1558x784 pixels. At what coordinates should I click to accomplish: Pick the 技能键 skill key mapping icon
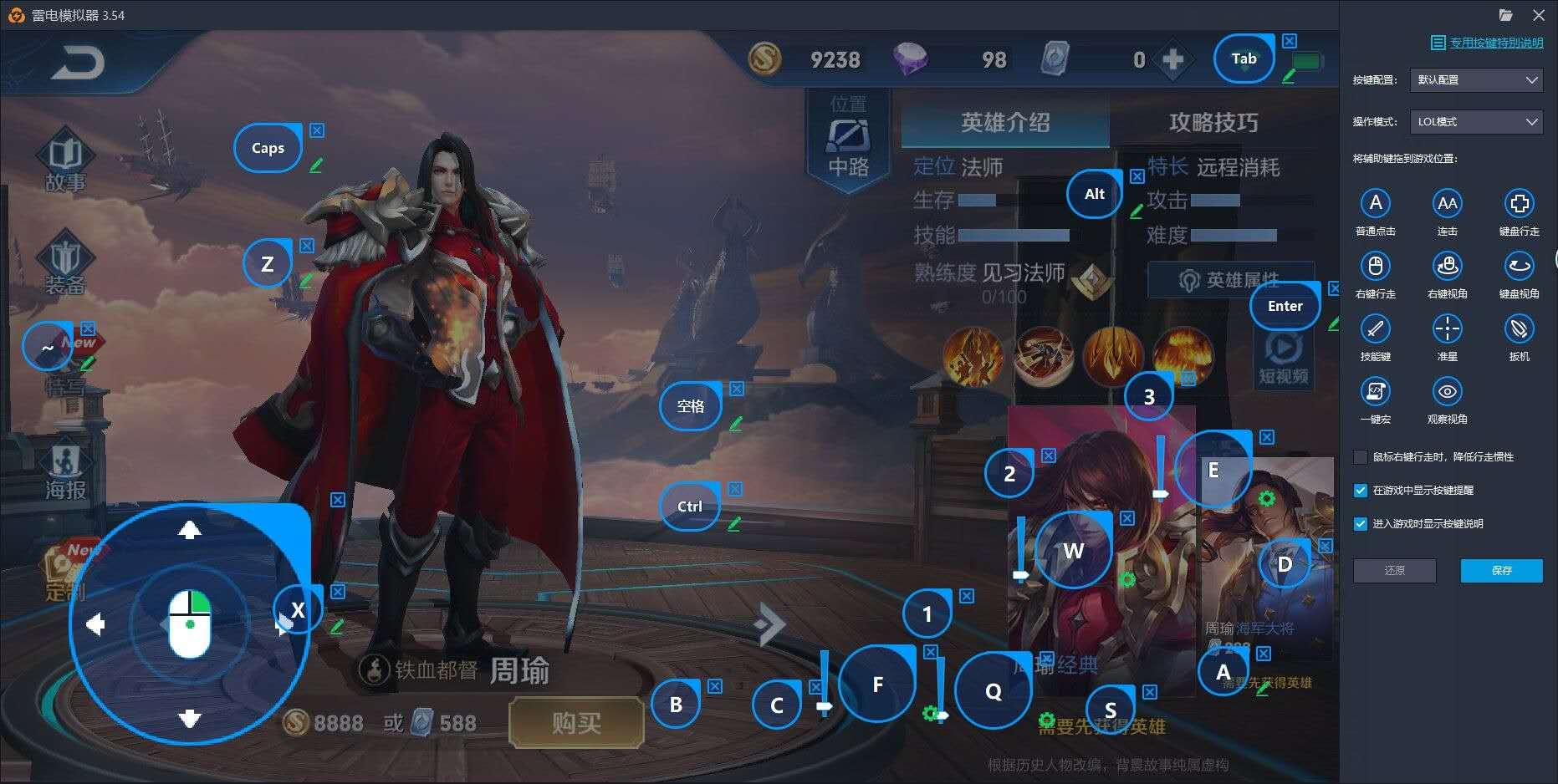click(x=1377, y=329)
